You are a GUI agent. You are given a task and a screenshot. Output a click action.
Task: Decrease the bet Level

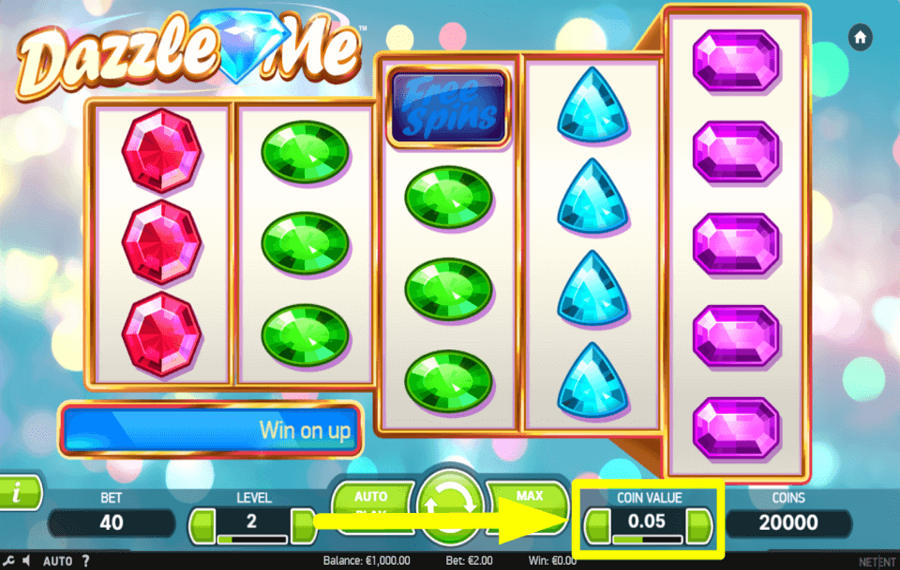(203, 523)
